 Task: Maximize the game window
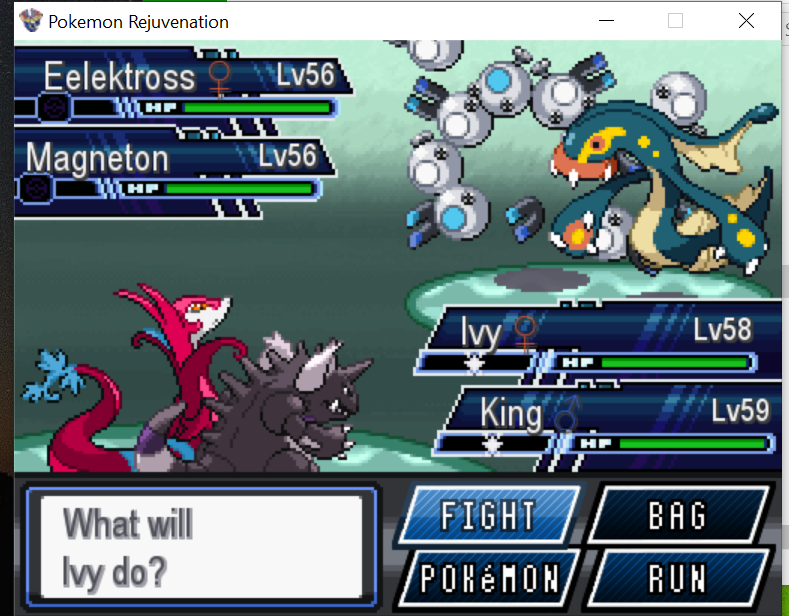675,20
